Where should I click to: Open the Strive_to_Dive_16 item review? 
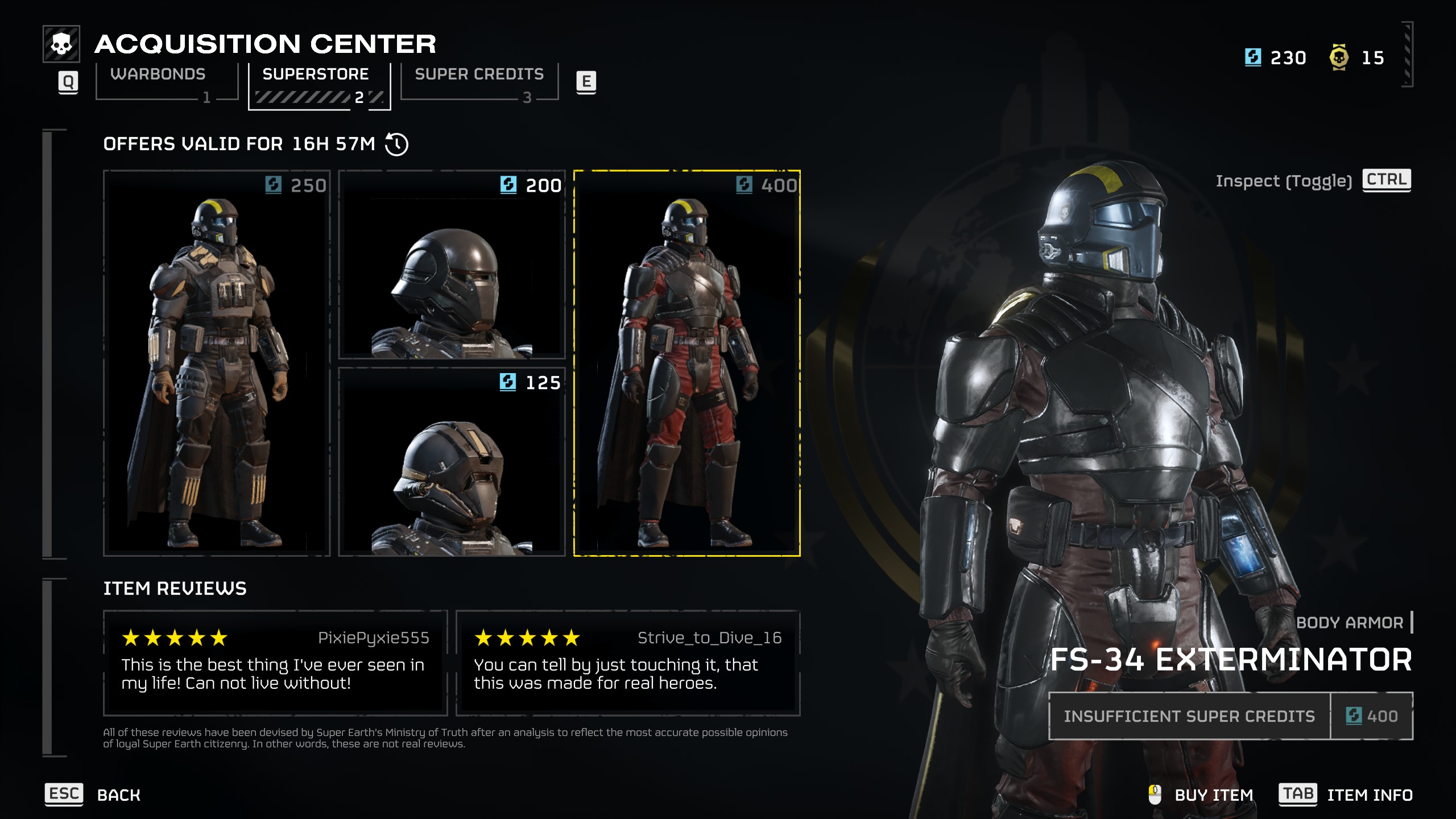(x=628, y=663)
